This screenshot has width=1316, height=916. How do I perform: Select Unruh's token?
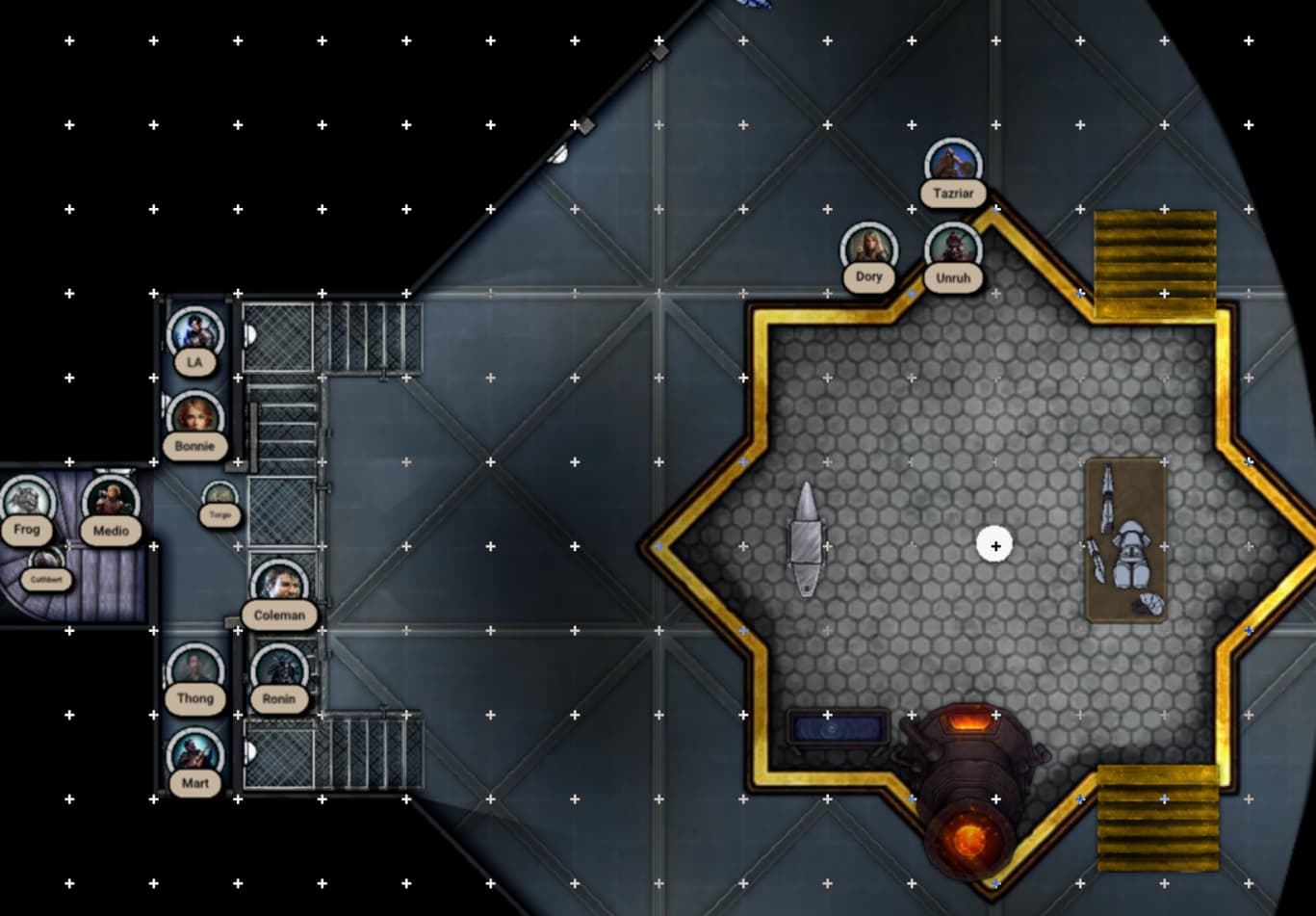coord(953,249)
